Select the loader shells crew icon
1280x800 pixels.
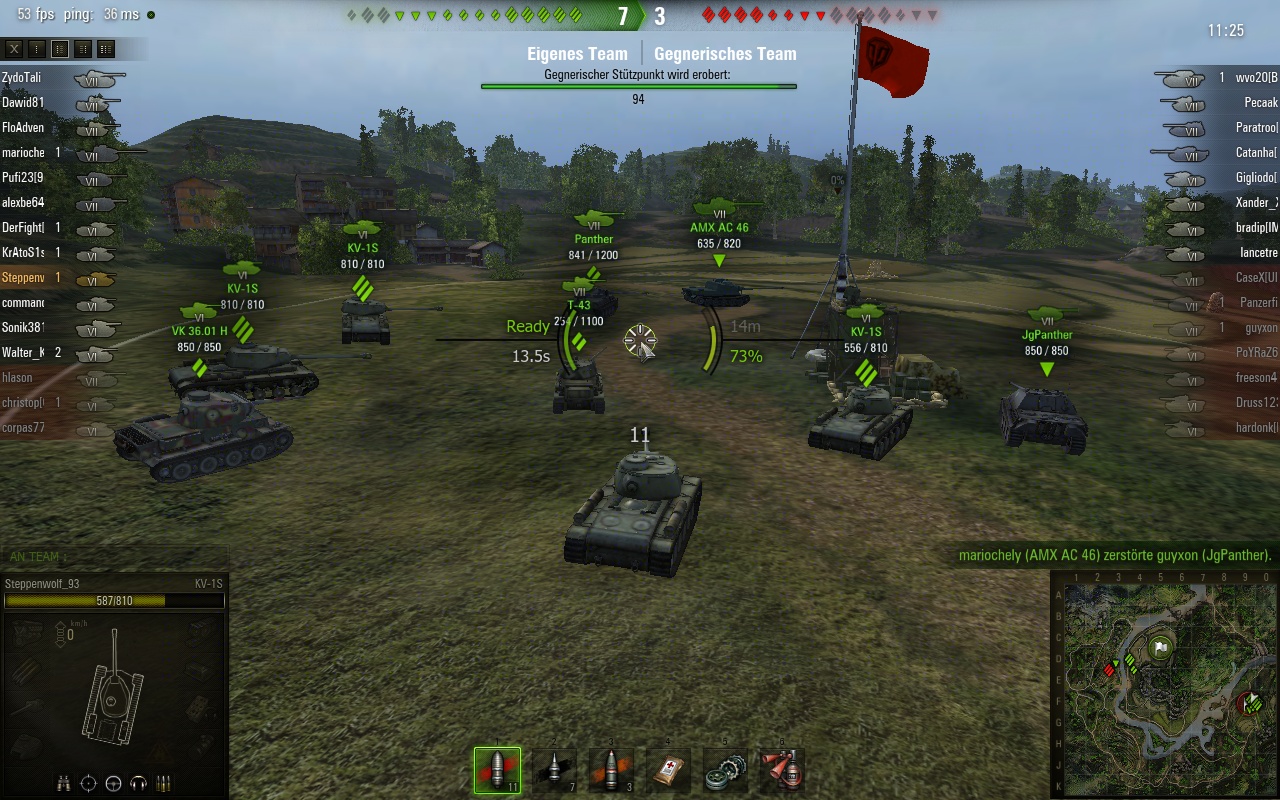[164, 783]
